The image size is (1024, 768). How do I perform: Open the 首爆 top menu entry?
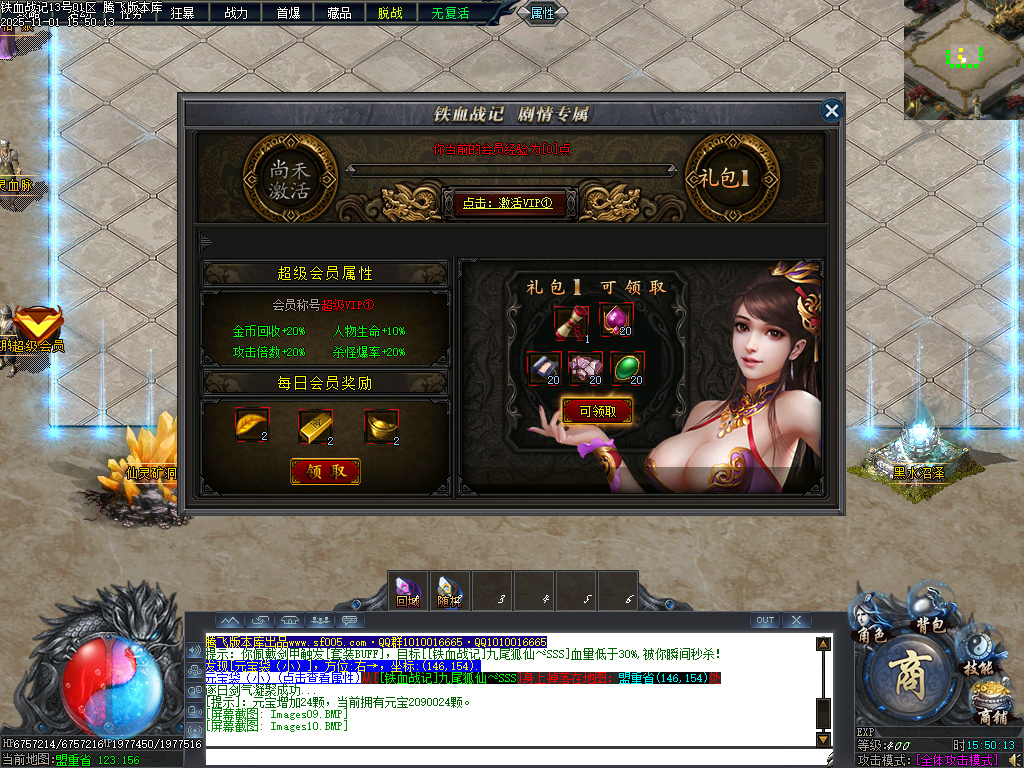coord(288,13)
